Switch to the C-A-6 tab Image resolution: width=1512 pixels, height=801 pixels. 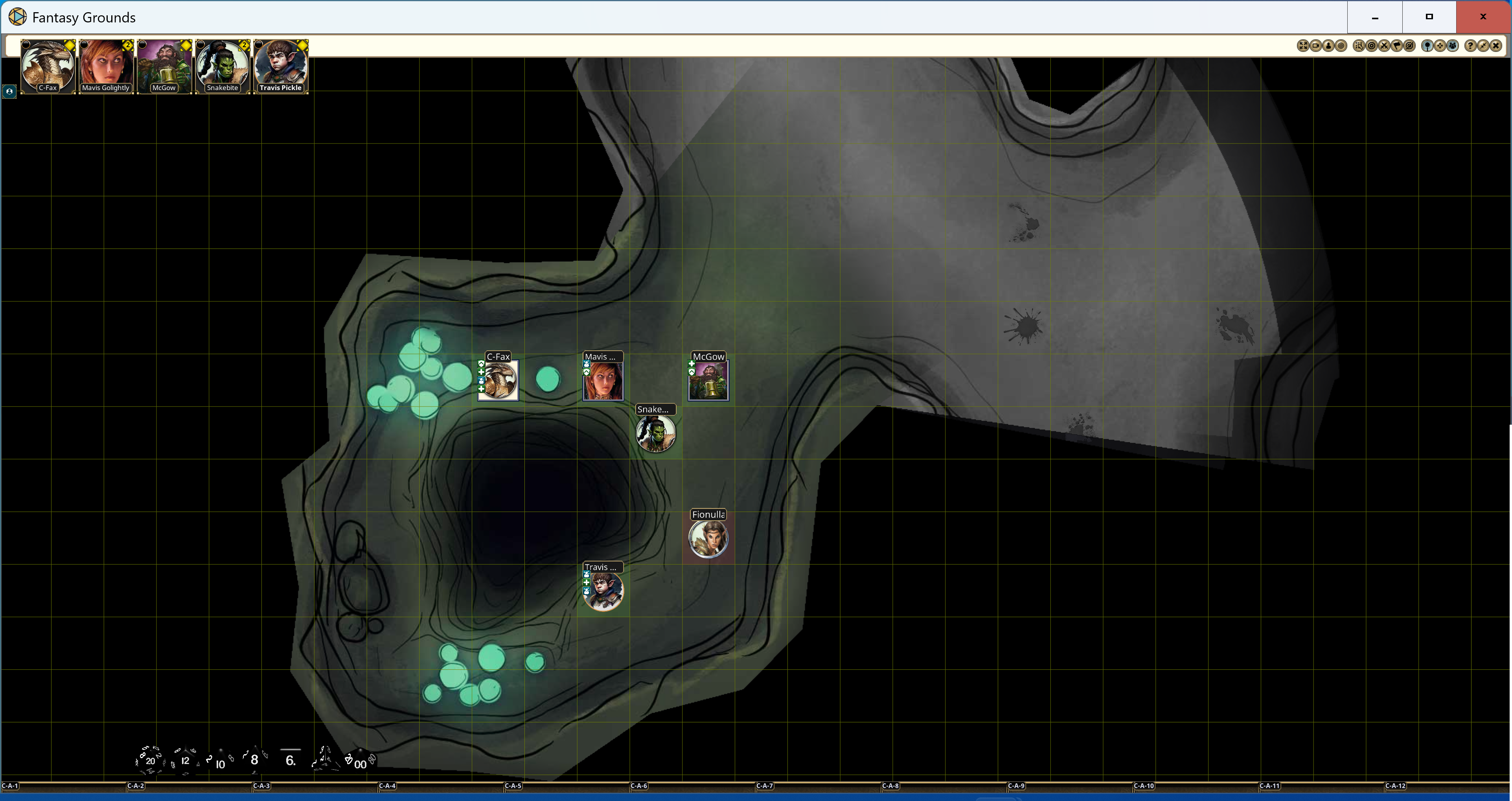tap(638, 786)
